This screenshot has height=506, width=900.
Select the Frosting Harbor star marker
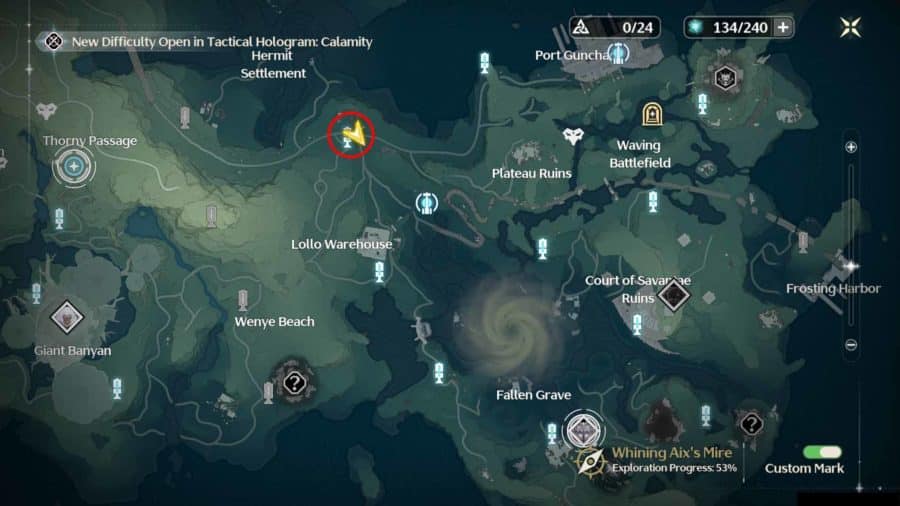click(x=851, y=267)
